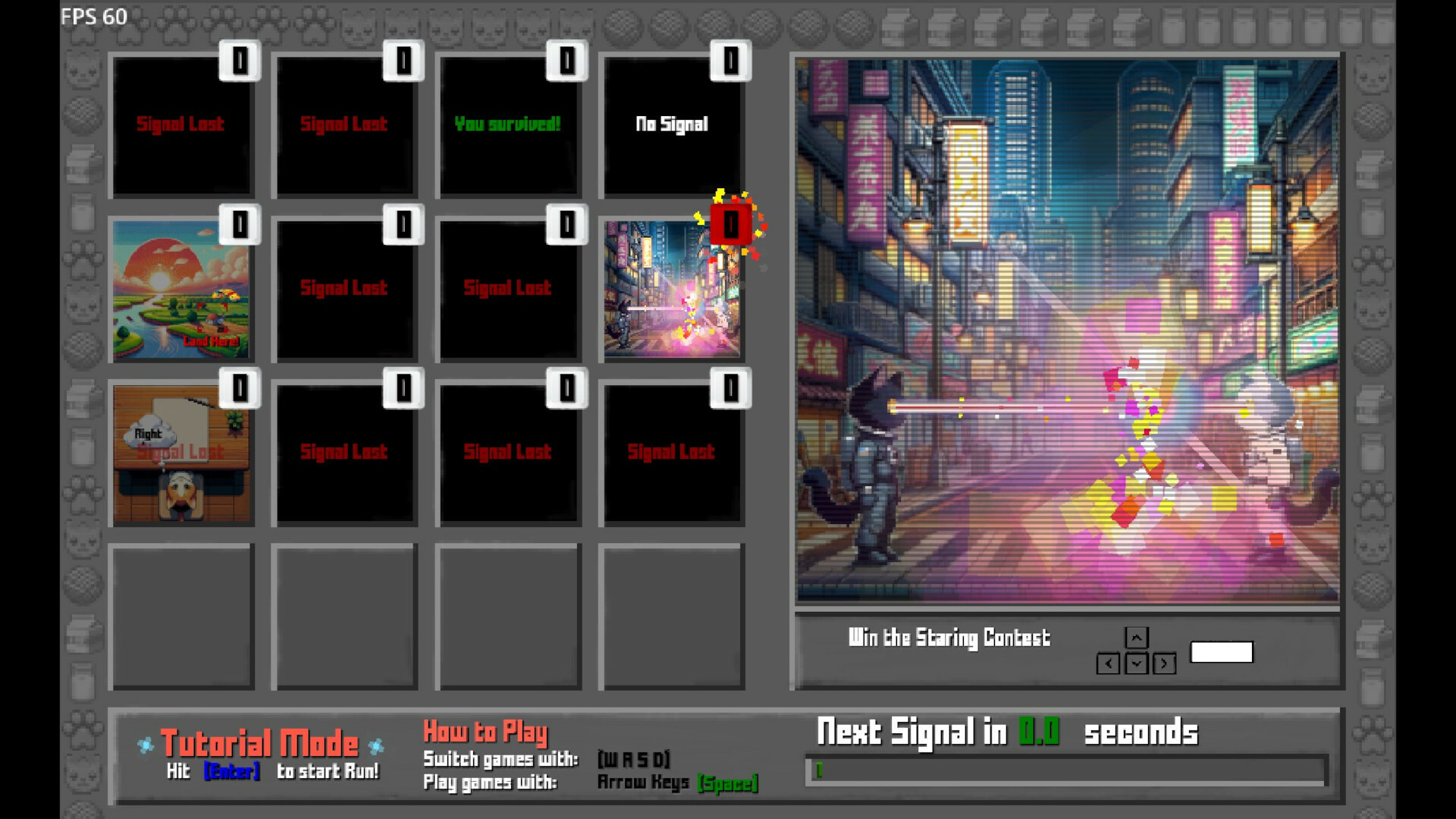Open the staring contest cat game thumbnail
The height and width of the screenshot is (819, 1456).
click(672, 288)
